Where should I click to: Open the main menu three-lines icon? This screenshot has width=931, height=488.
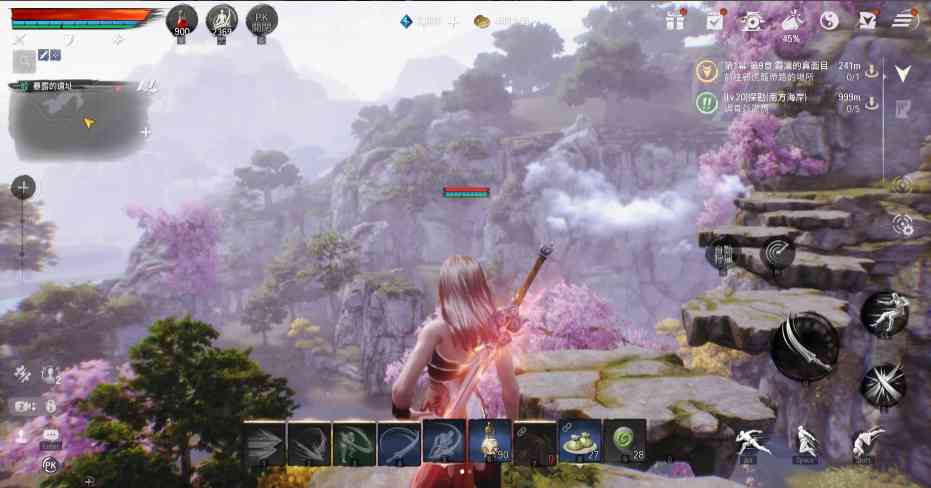pos(904,19)
